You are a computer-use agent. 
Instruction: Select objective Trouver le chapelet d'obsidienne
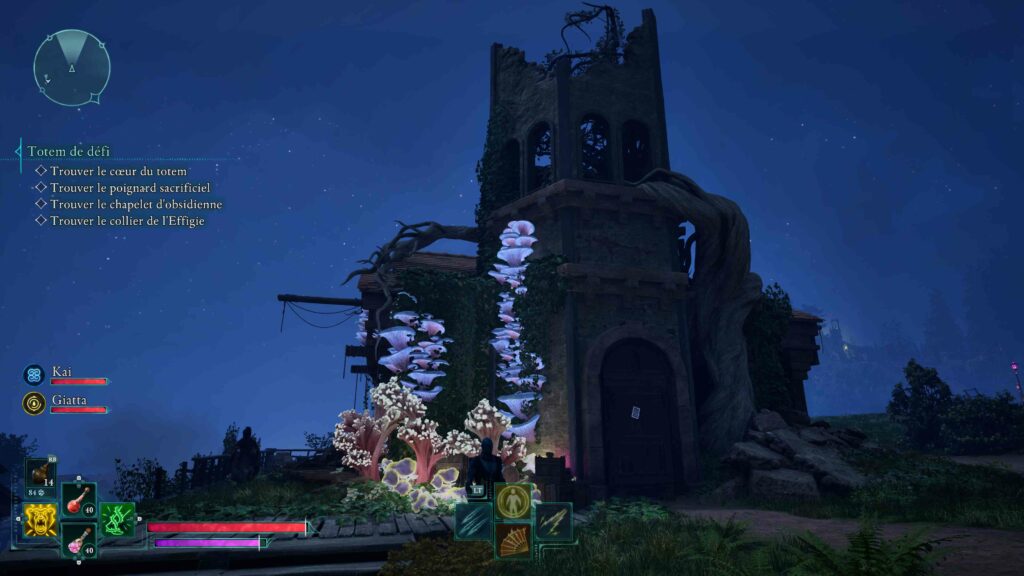(x=136, y=204)
